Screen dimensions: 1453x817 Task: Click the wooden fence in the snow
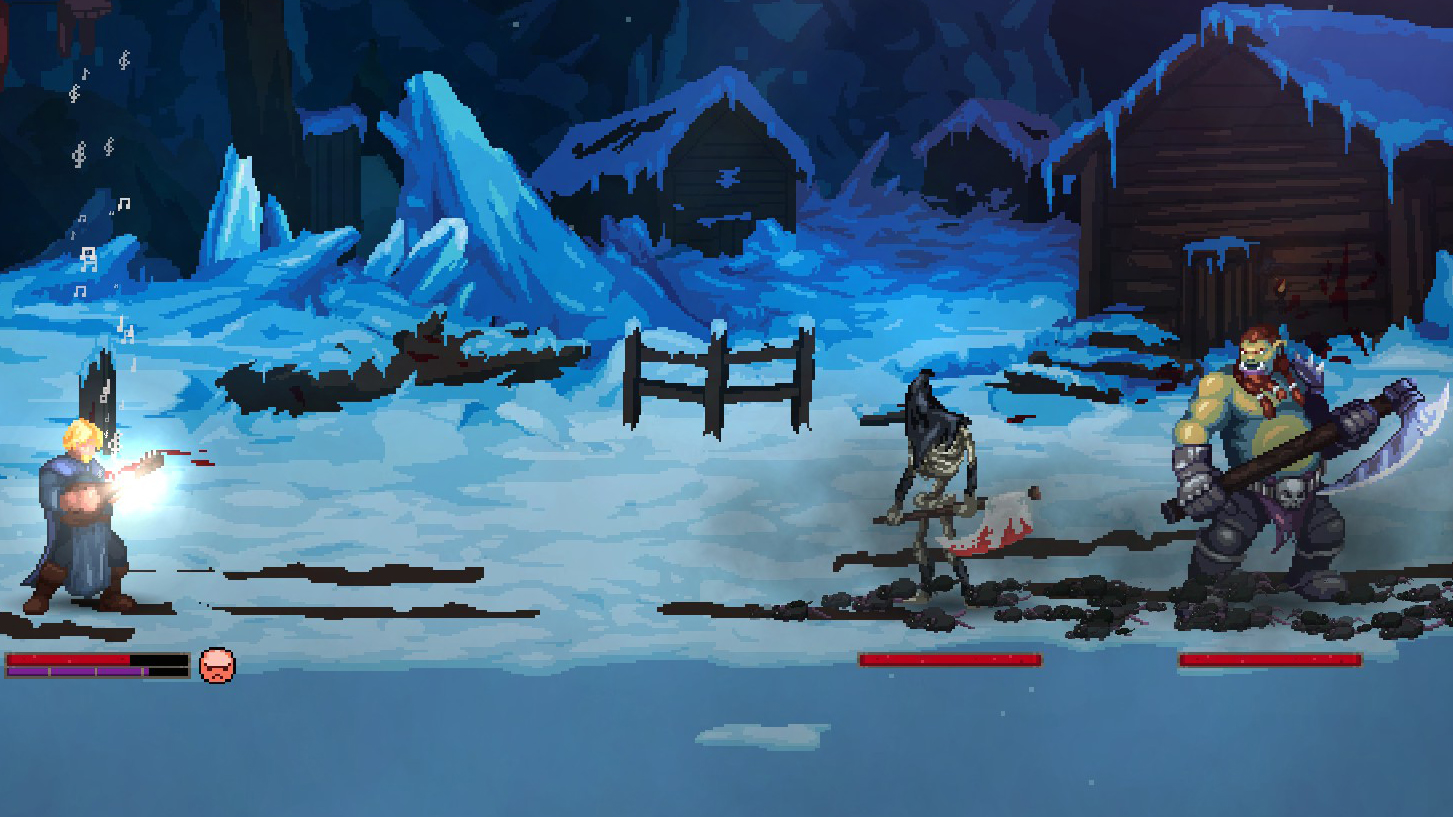pyautogui.click(x=720, y=370)
